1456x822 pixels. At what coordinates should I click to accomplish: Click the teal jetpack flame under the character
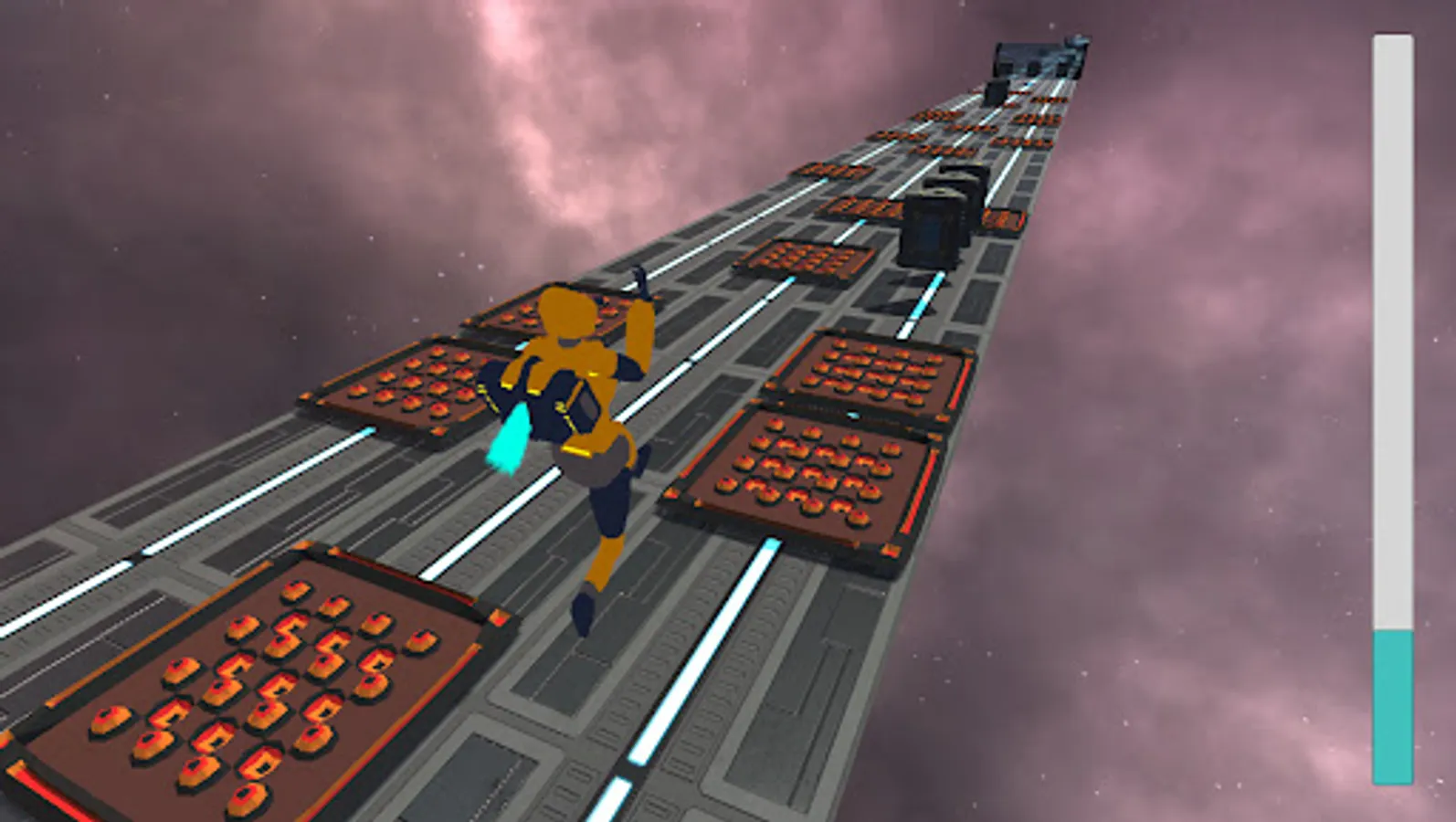coord(509,438)
